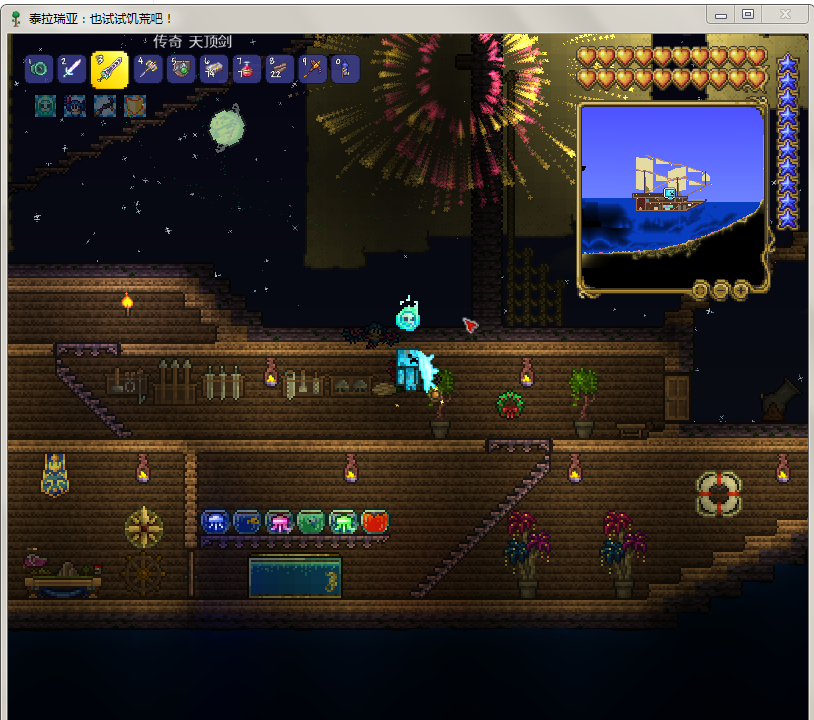Click the blue-haired character buff icon
The height and width of the screenshot is (720, 814).
pyautogui.click(x=75, y=105)
